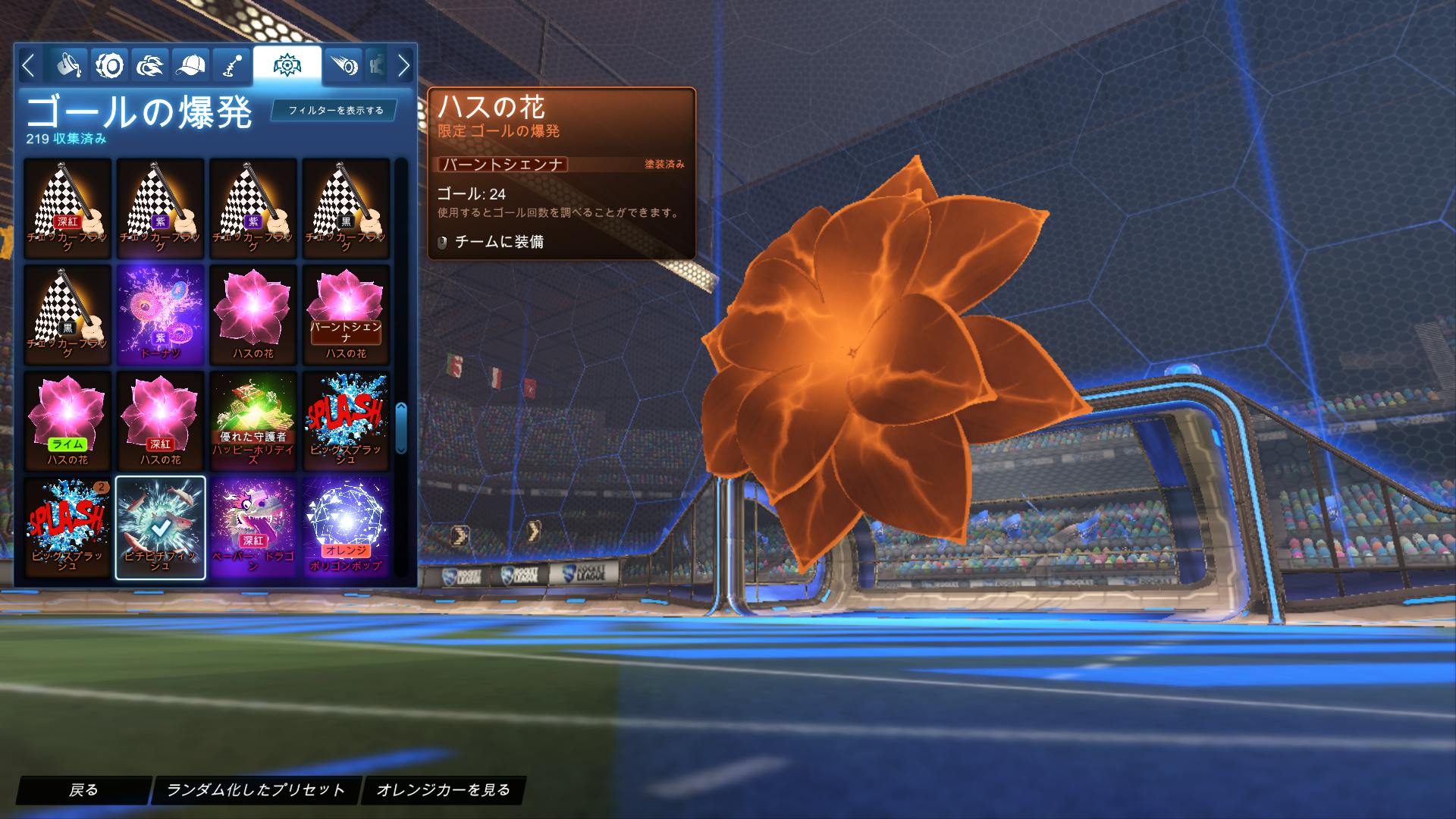Show filters with フィルターを表示する
Screen dimensions: 1456x819
(x=336, y=111)
